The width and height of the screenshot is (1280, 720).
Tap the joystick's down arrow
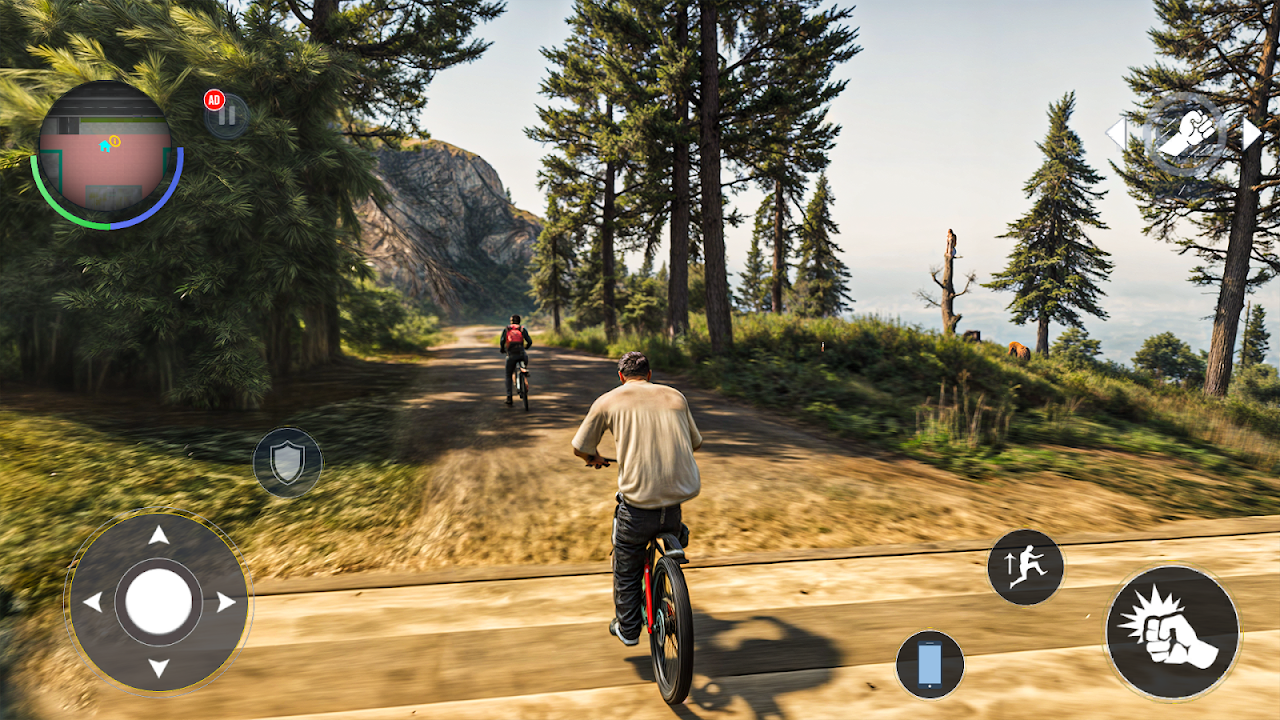[158, 667]
